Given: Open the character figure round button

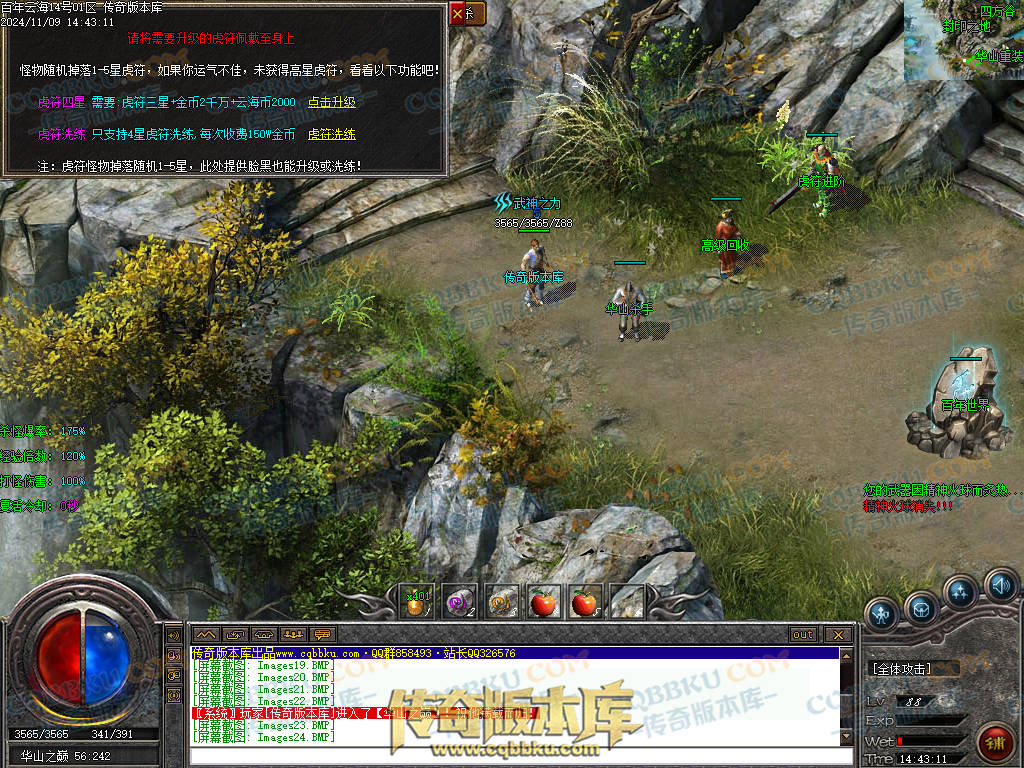Looking at the screenshot, I should 882,614.
